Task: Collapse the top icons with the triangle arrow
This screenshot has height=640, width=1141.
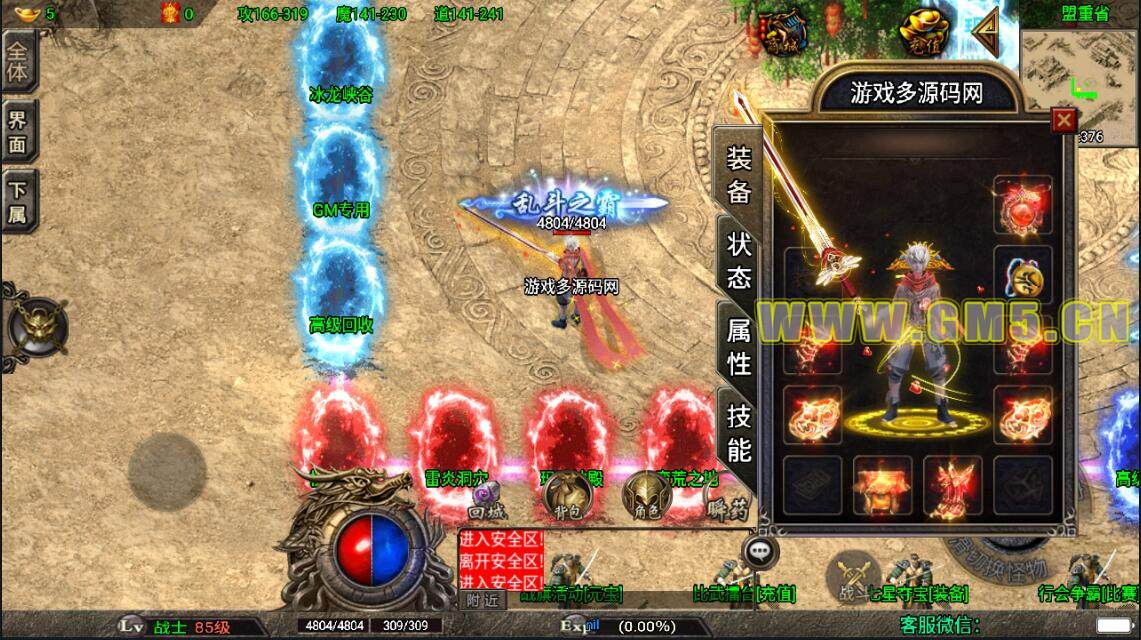Action: click(987, 31)
